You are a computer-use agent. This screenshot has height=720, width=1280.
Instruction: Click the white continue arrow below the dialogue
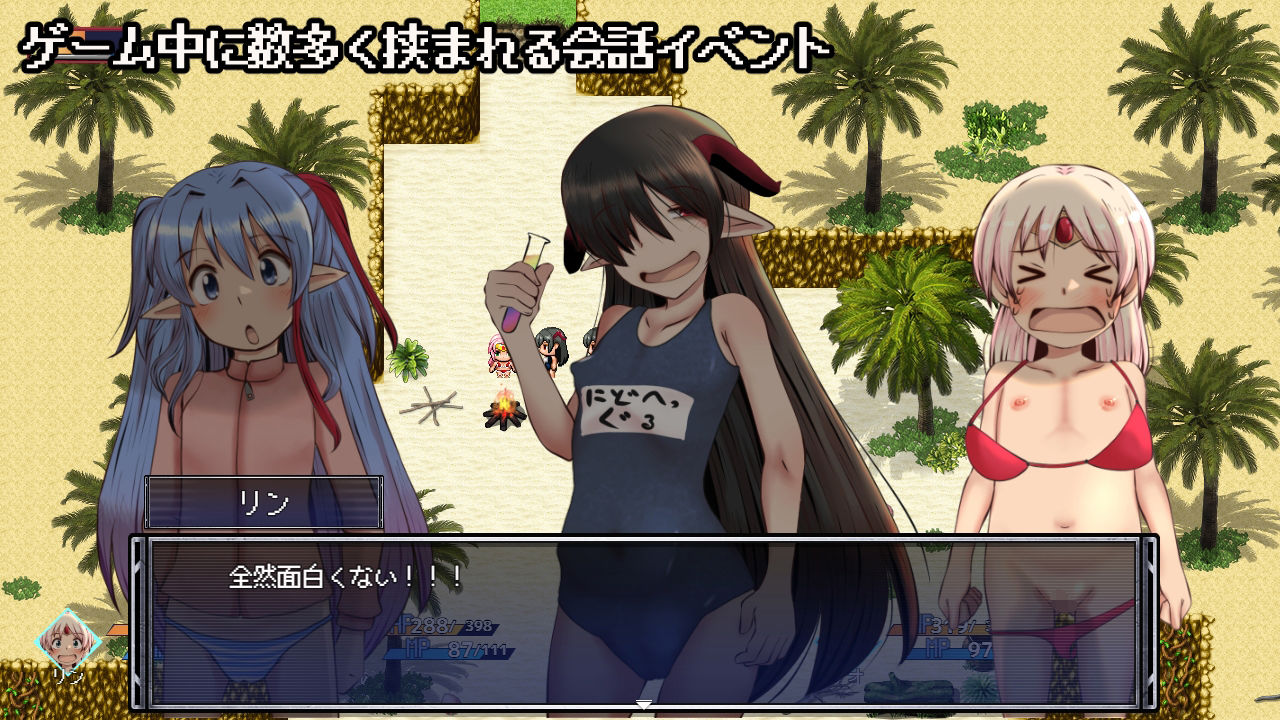coord(644,705)
